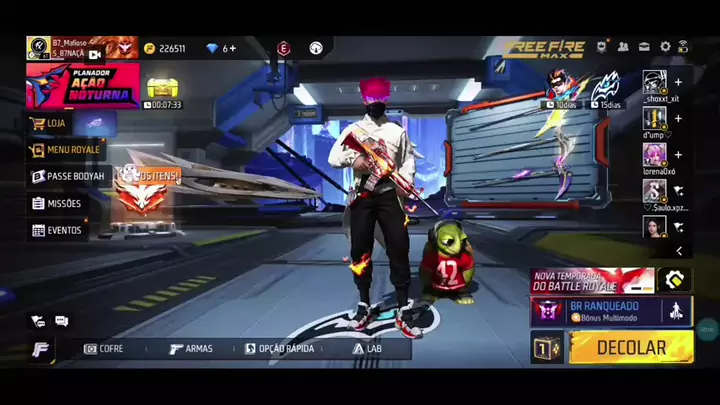Open the Armas weapons menu
The width and height of the screenshot is (720, 405).
(x=190, y=349)
